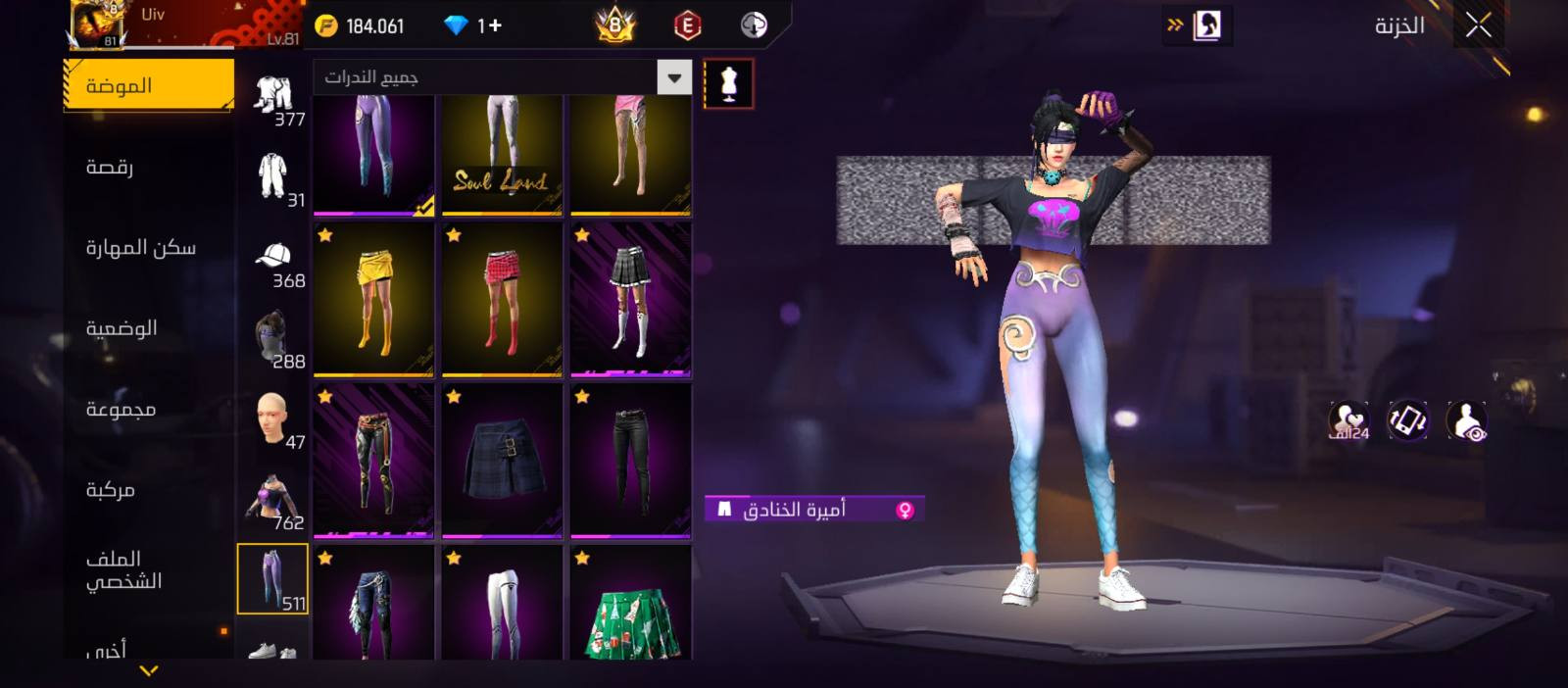1568x688 pixels.
Task: Switch to الملف الشخصي tab
Action: (123, 570)
